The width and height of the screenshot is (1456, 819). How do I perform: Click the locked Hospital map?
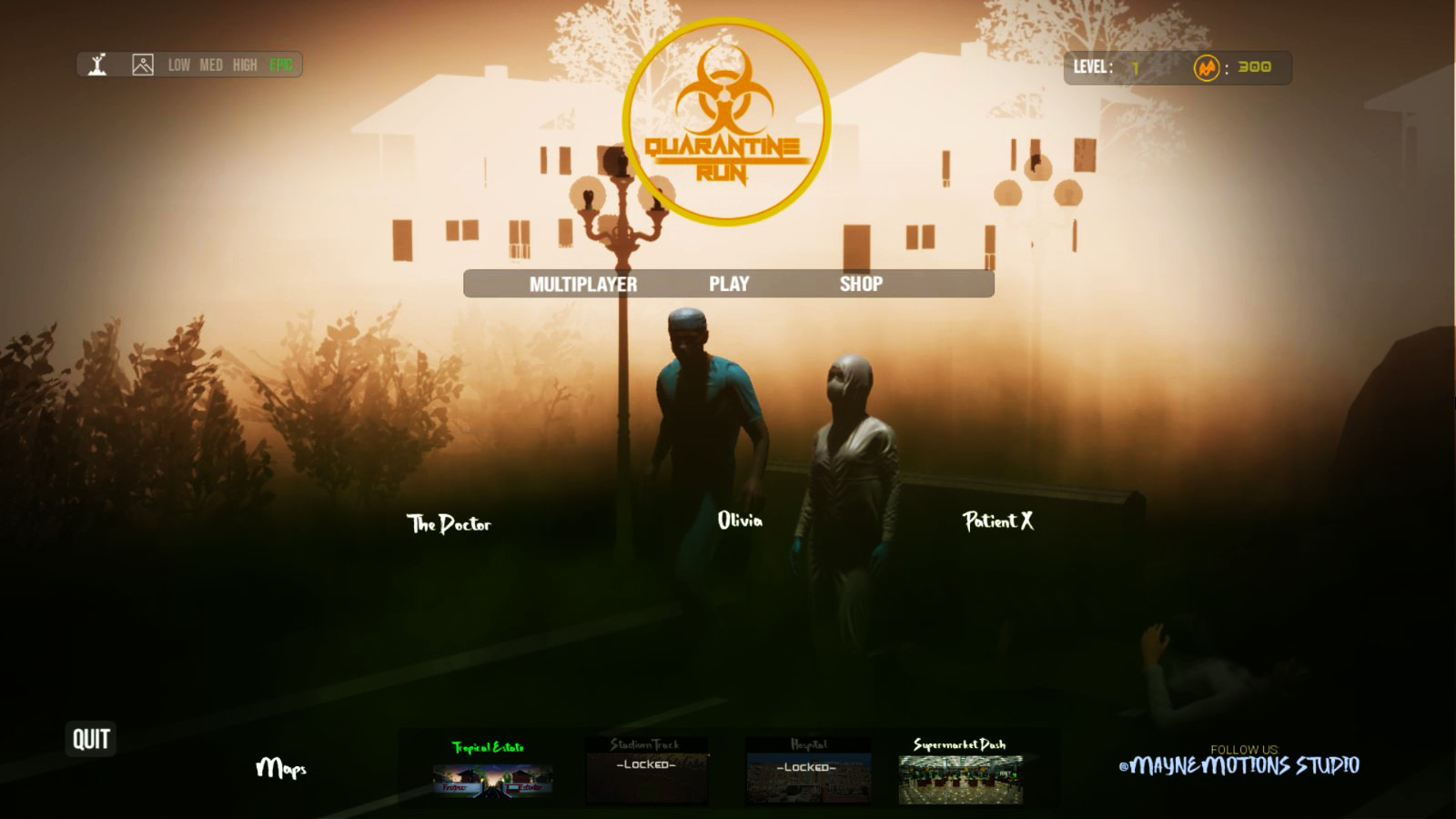coord(807,769)
